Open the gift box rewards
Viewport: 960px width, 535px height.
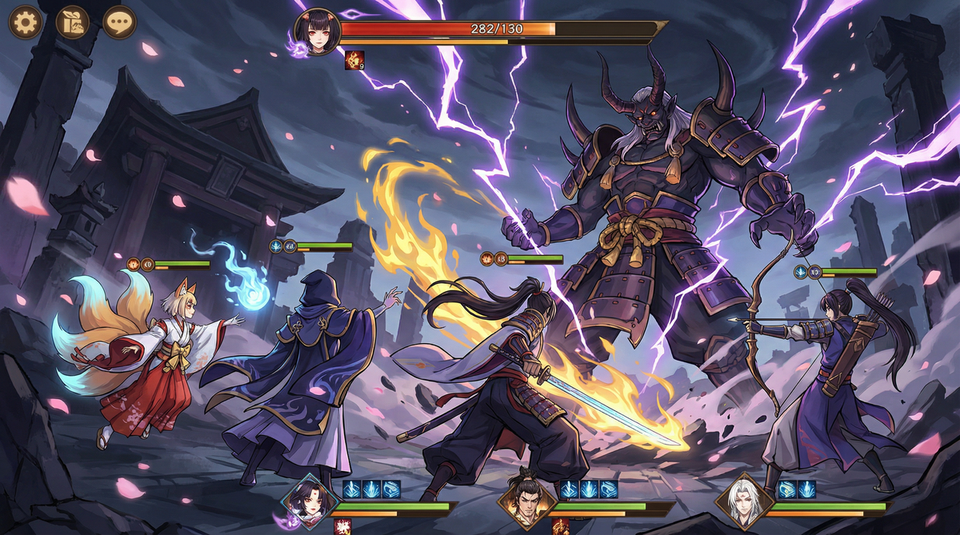point(72,21)
